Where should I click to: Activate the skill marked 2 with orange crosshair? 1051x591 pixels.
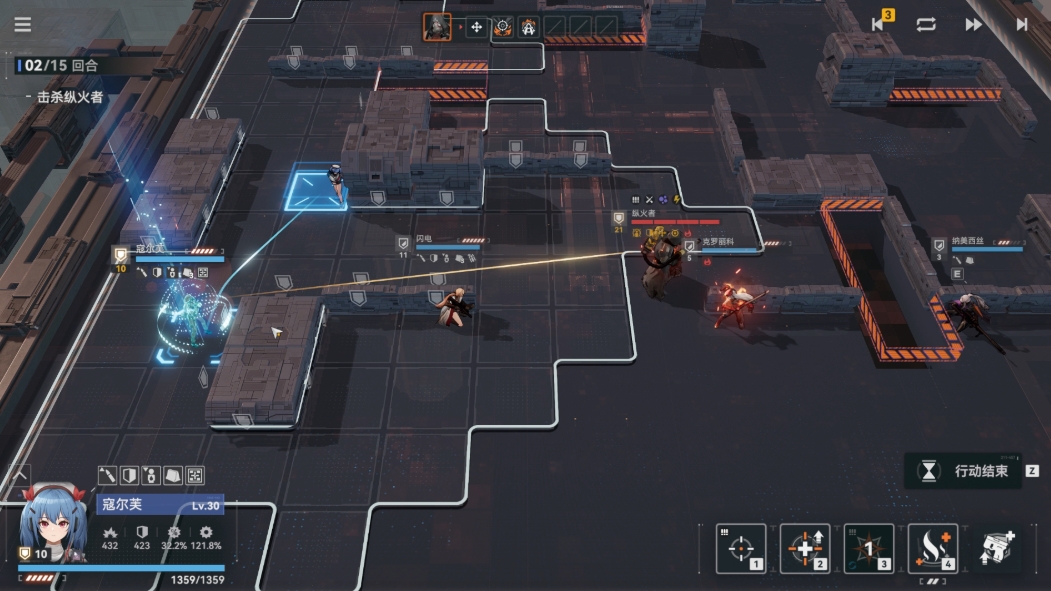805,548
